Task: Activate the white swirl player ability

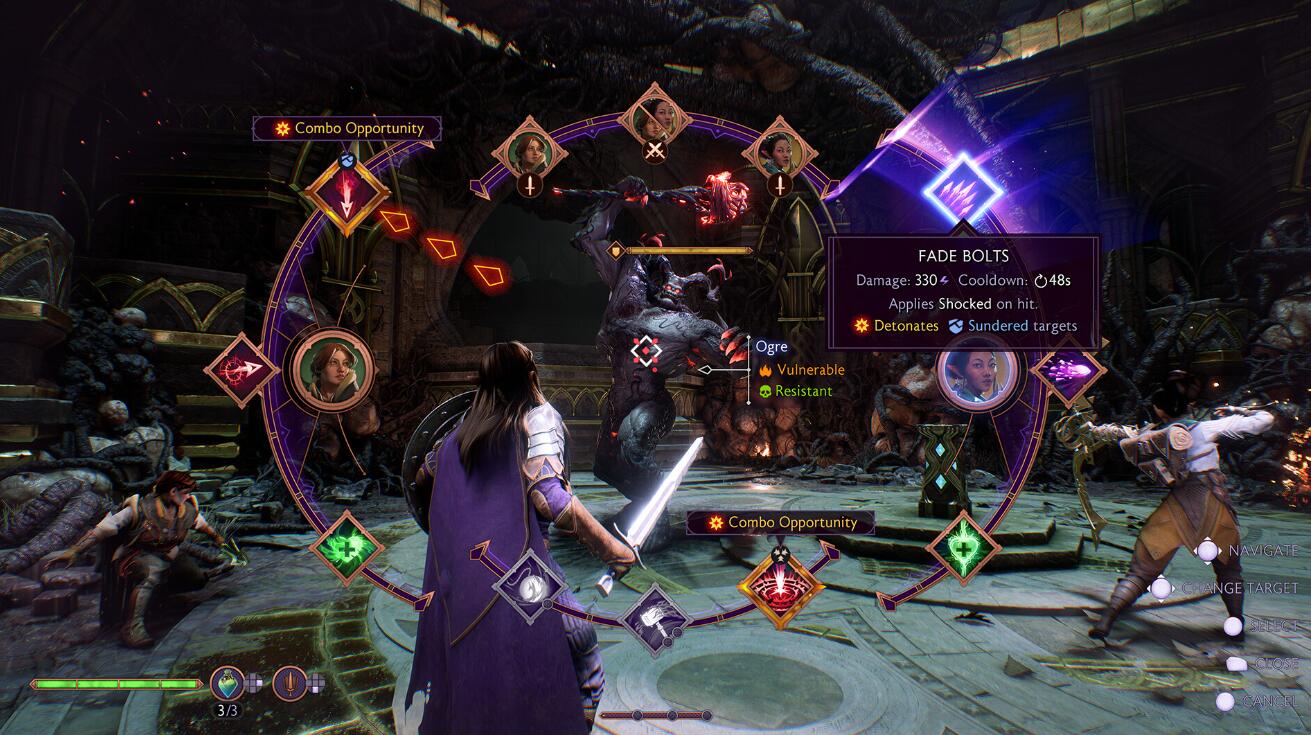Action: click(x=530, y=586)
